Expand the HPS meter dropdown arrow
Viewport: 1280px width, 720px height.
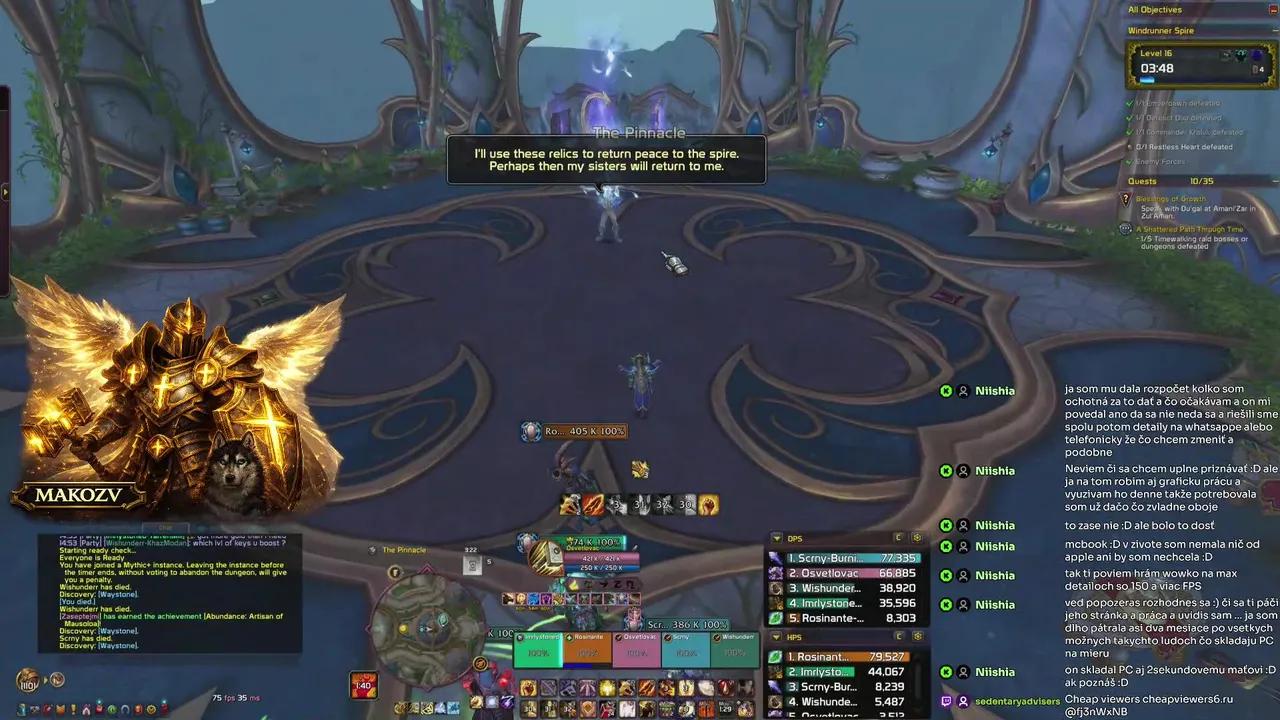pyautogui.click(x=775, y=637)
